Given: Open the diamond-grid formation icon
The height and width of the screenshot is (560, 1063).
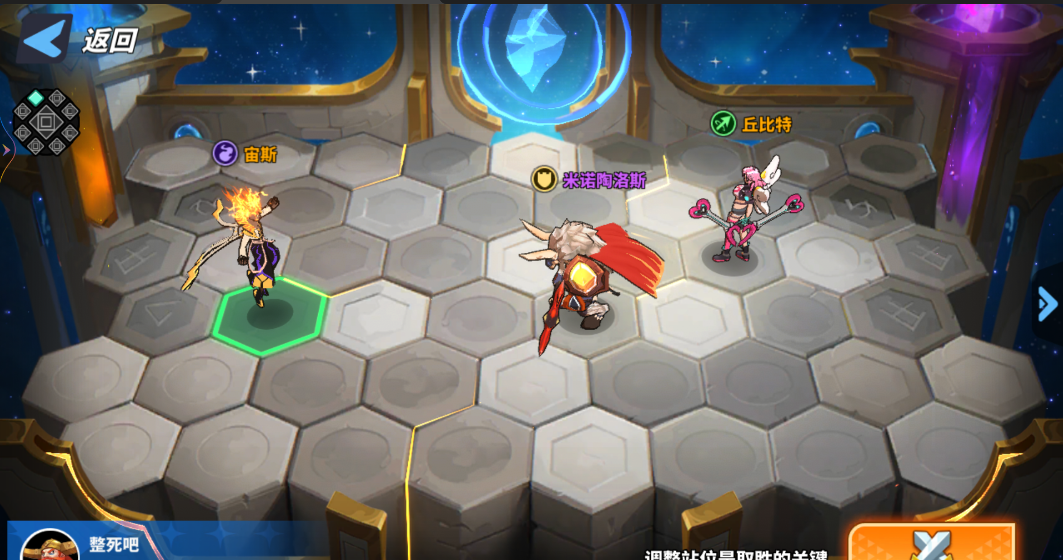Looking at the screenshot, I should (46, 122).
